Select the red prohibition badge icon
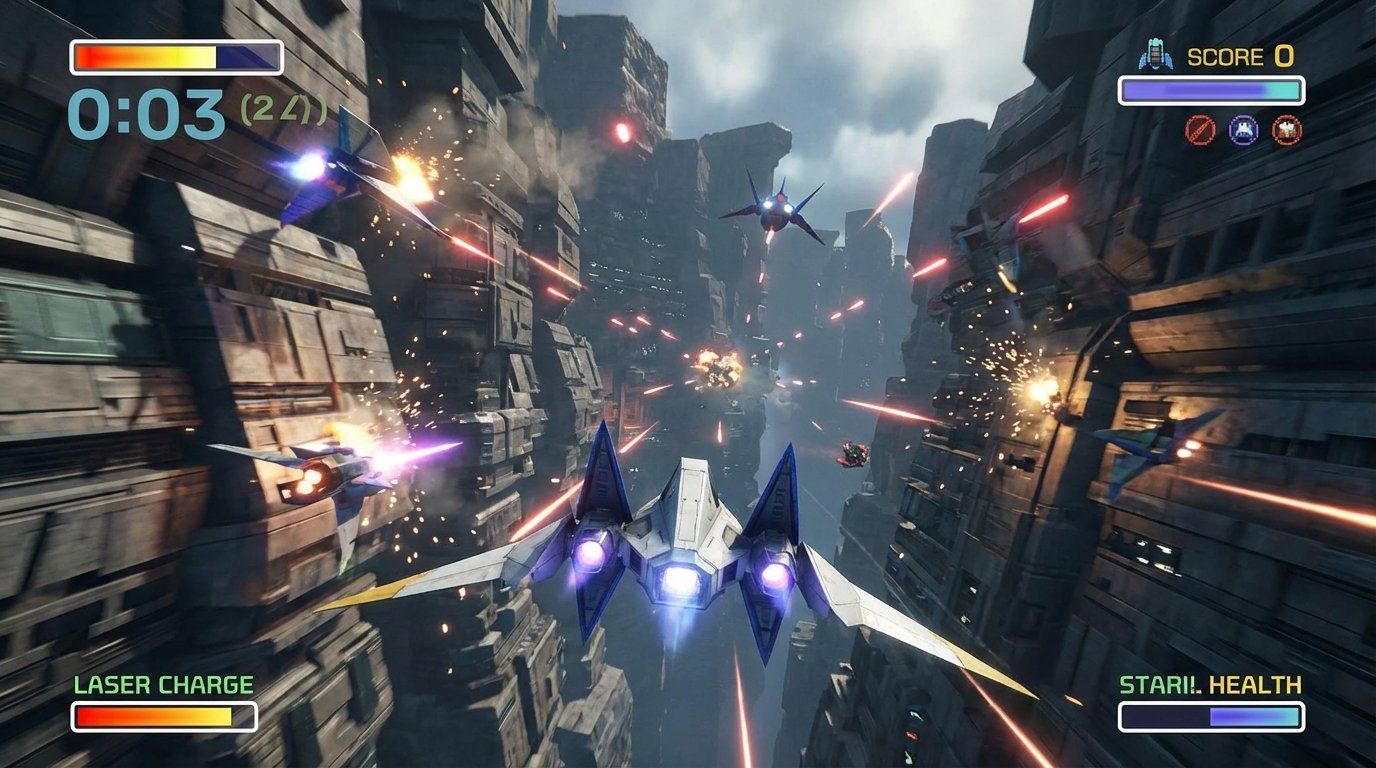 [1200, 128]
